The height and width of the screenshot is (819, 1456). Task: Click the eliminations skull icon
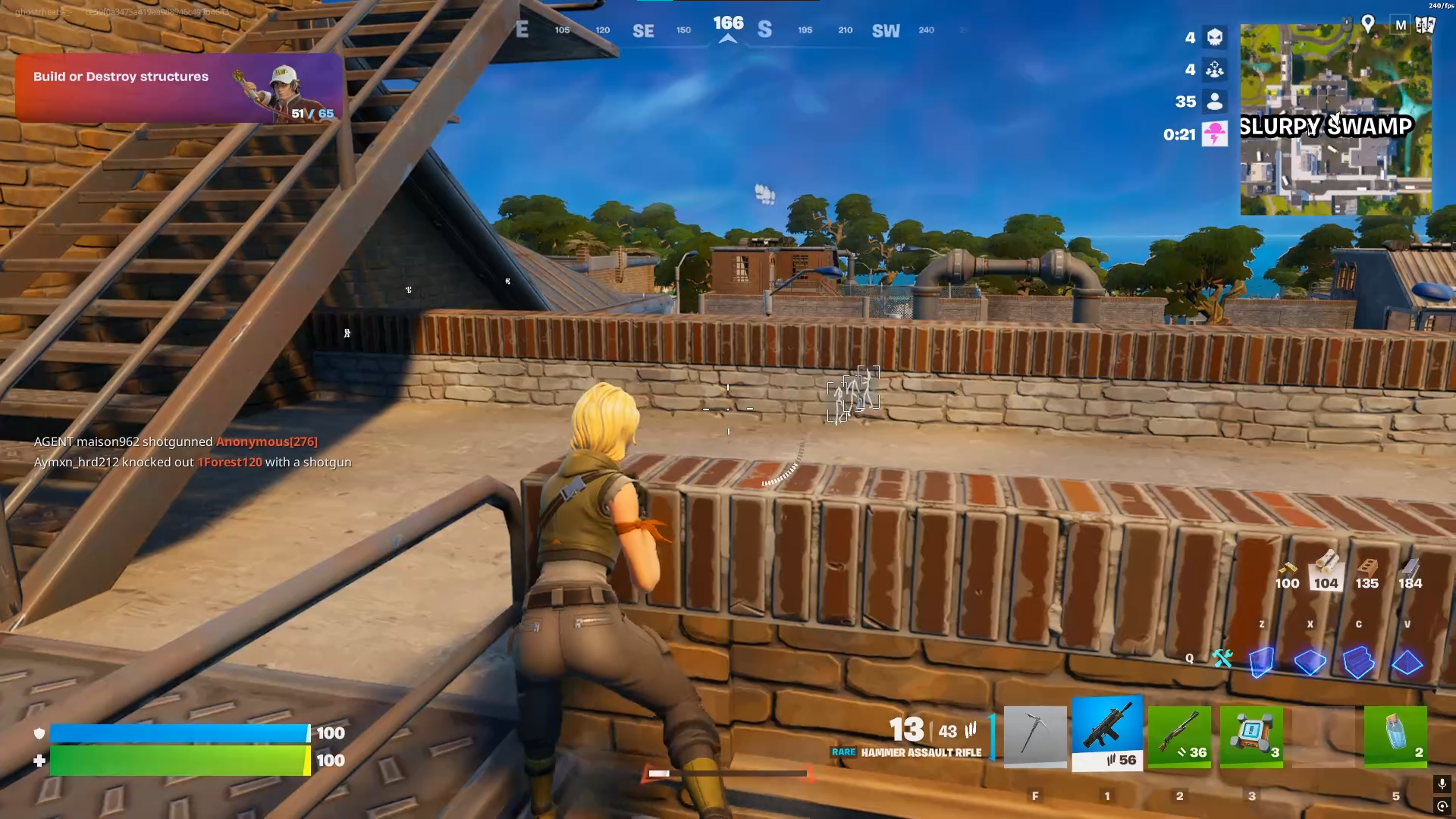(1216, 38)
